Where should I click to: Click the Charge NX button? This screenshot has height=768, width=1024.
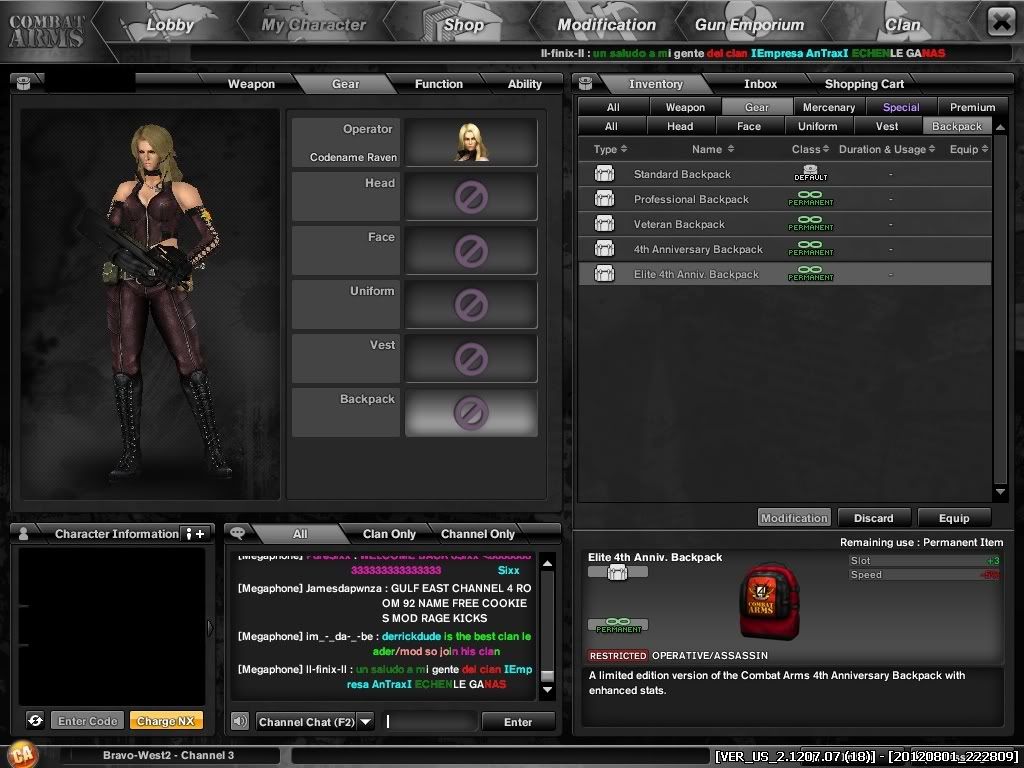coord(165,721)
